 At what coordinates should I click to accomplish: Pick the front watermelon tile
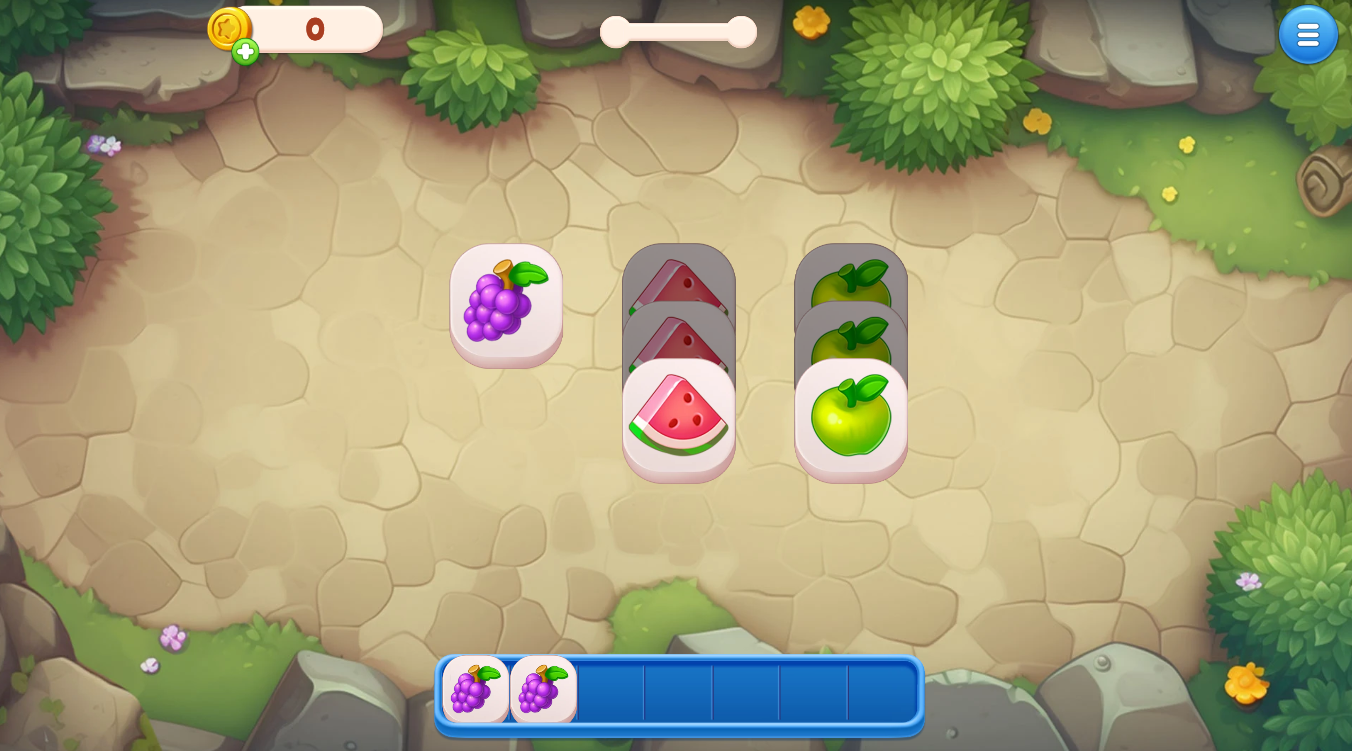pos(679,416)
